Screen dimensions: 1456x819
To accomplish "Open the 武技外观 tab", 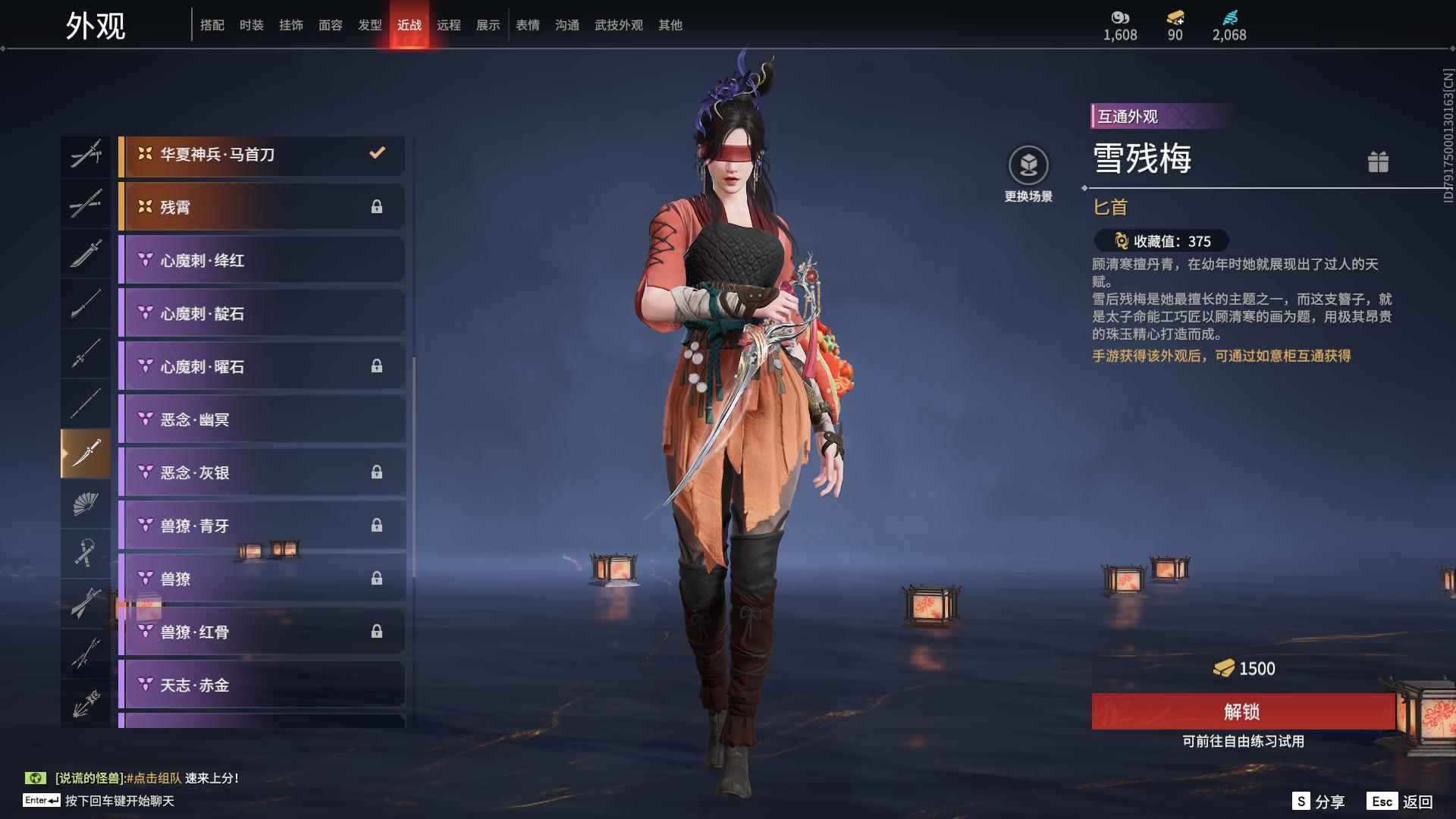I will [x=618, y=25].
